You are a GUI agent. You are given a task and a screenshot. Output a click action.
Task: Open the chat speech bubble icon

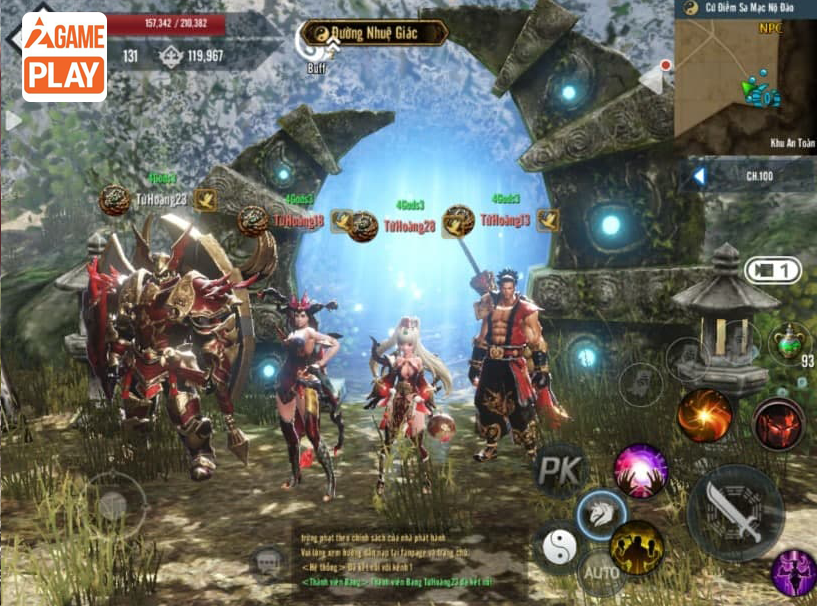(x=266, y=564)
